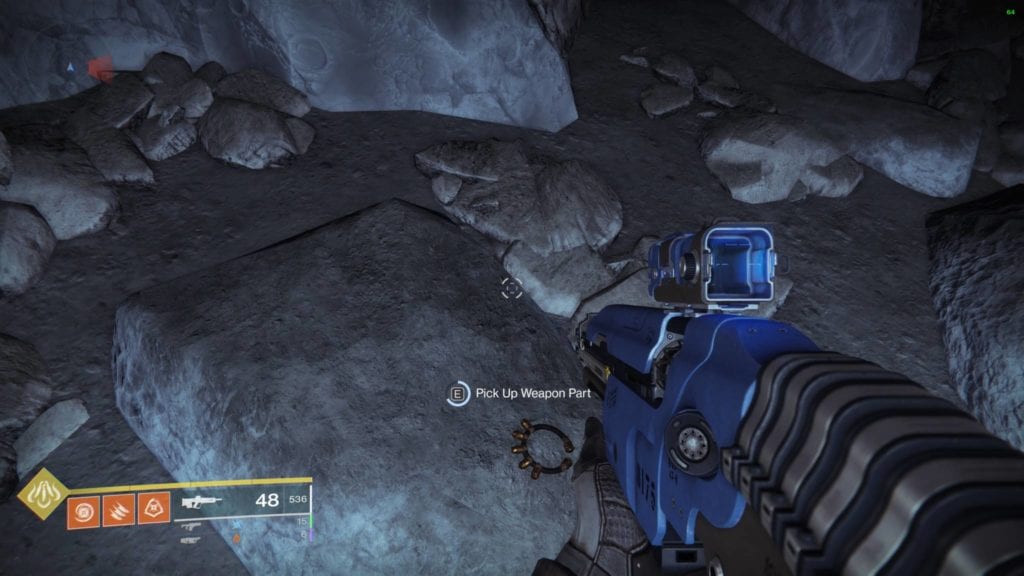Click the orange claw-slash melee ability icon
The height and width of the screenshot is (576, 1024).
pos(117,512)
